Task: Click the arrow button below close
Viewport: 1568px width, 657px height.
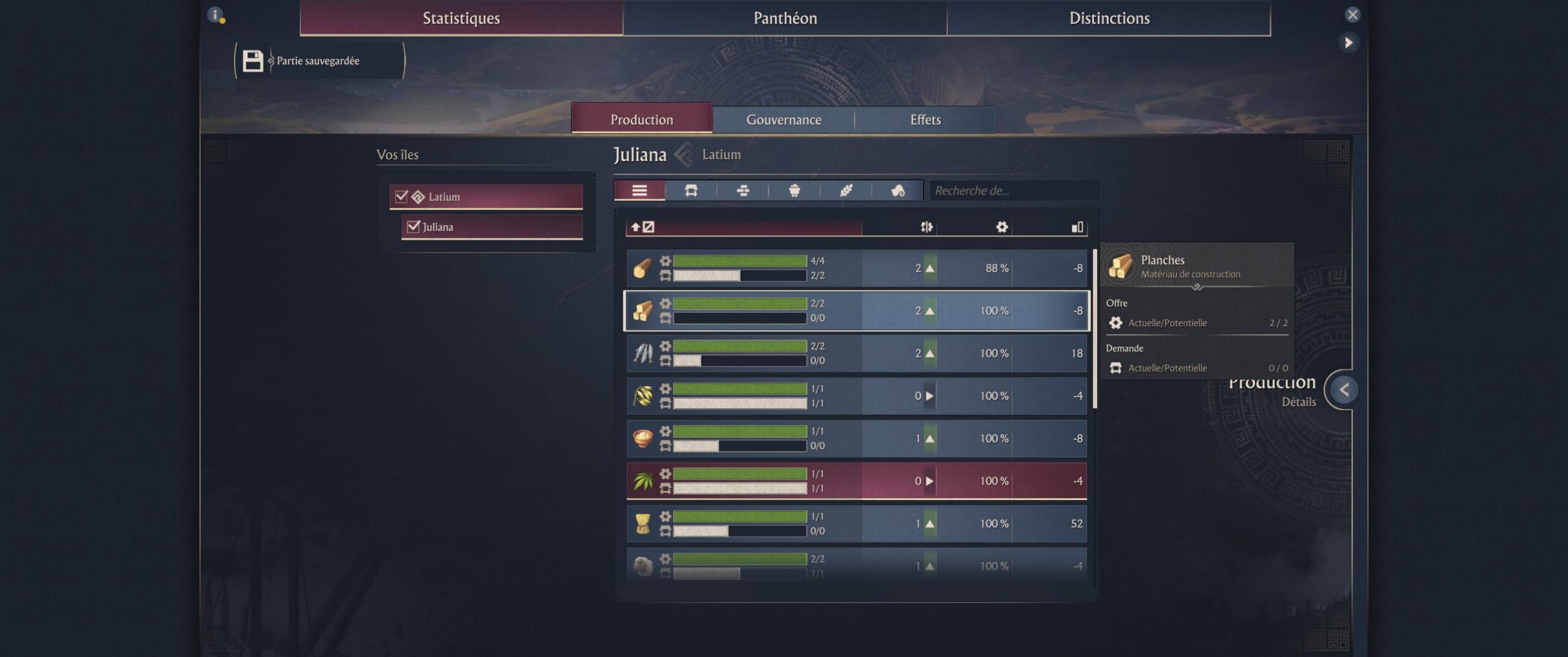Action: [1348, 42]
